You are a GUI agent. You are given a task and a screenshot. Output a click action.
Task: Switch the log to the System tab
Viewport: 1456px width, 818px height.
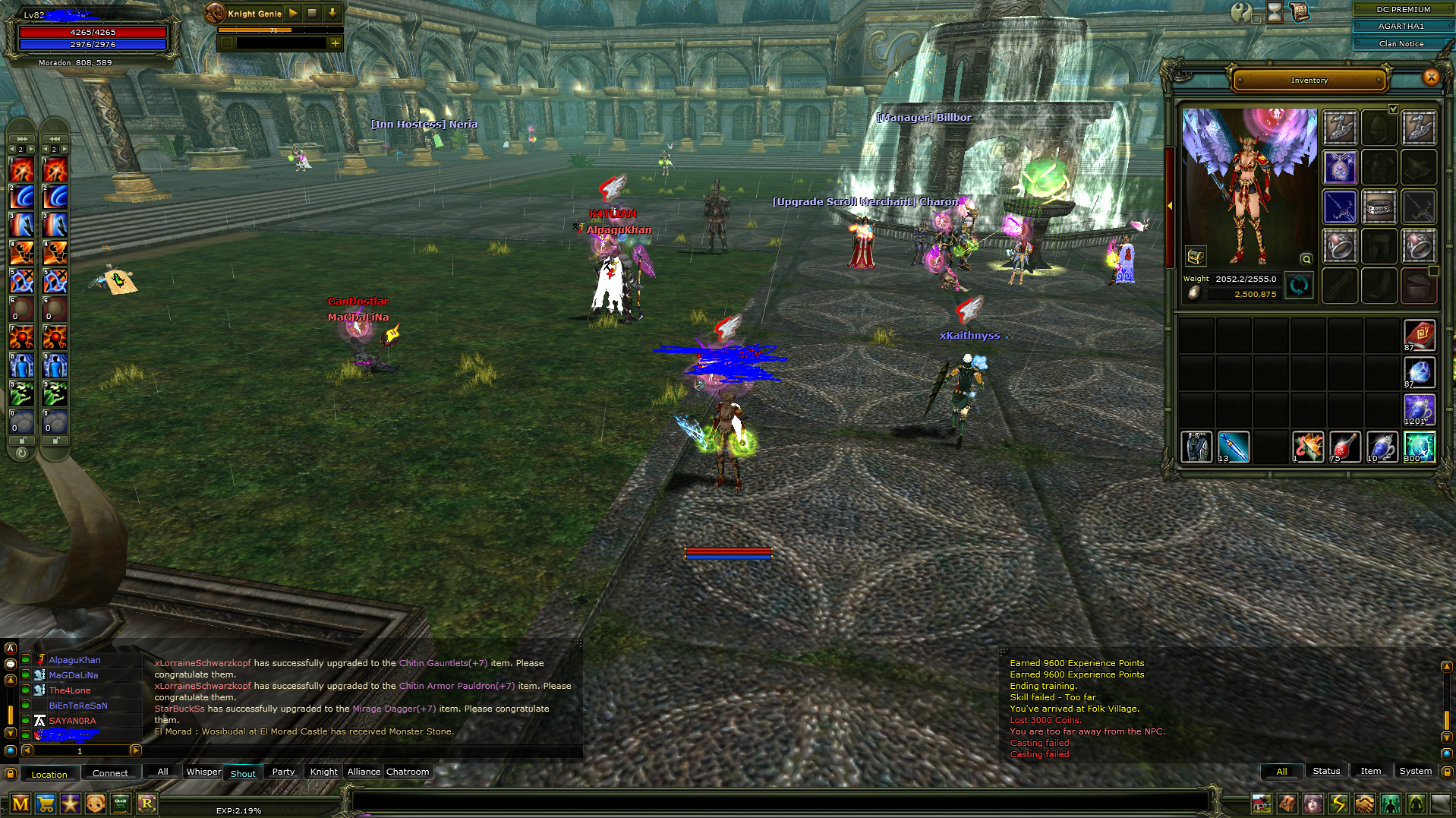coord(1415,771)
